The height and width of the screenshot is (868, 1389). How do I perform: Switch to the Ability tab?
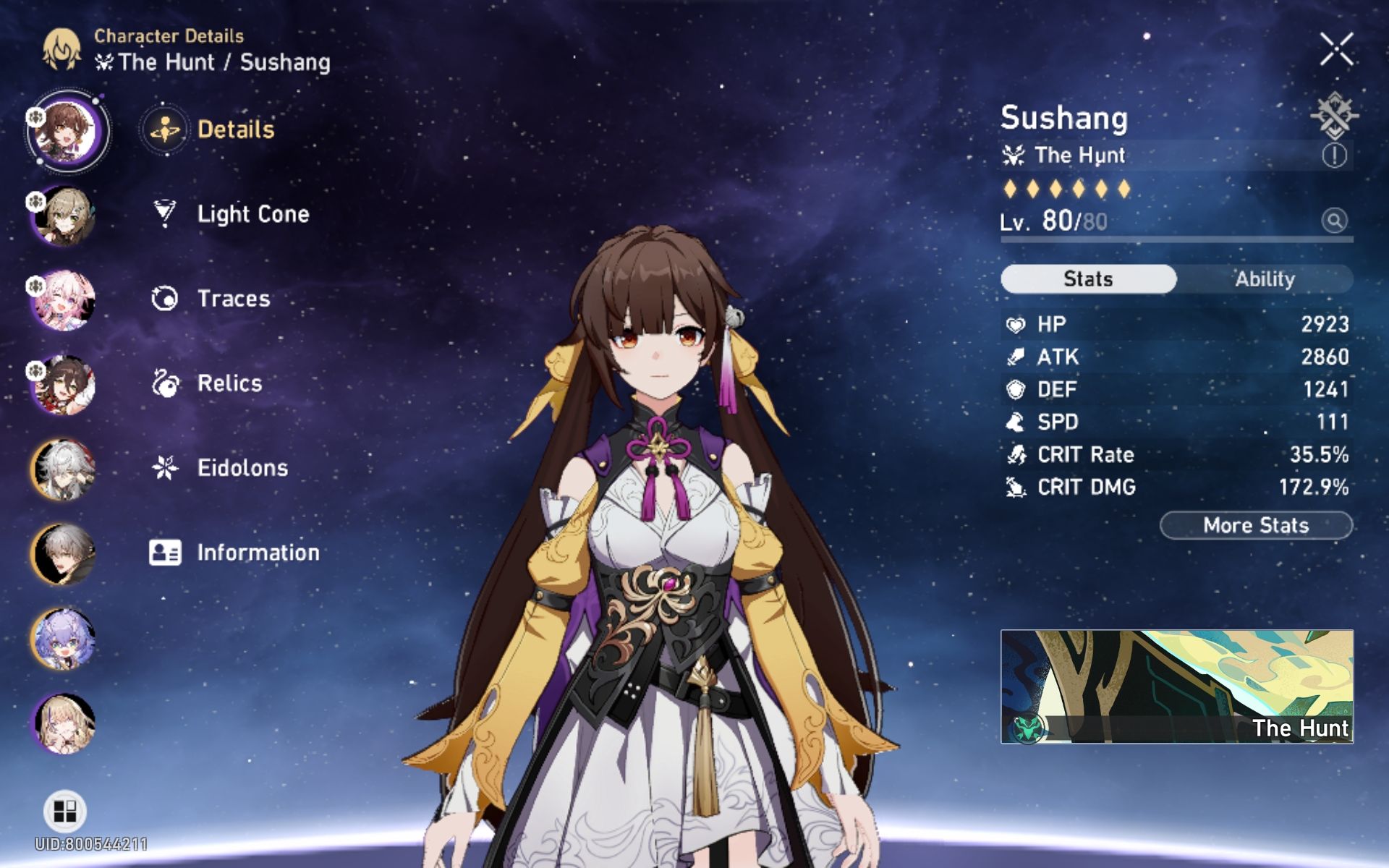point(1265,279)
